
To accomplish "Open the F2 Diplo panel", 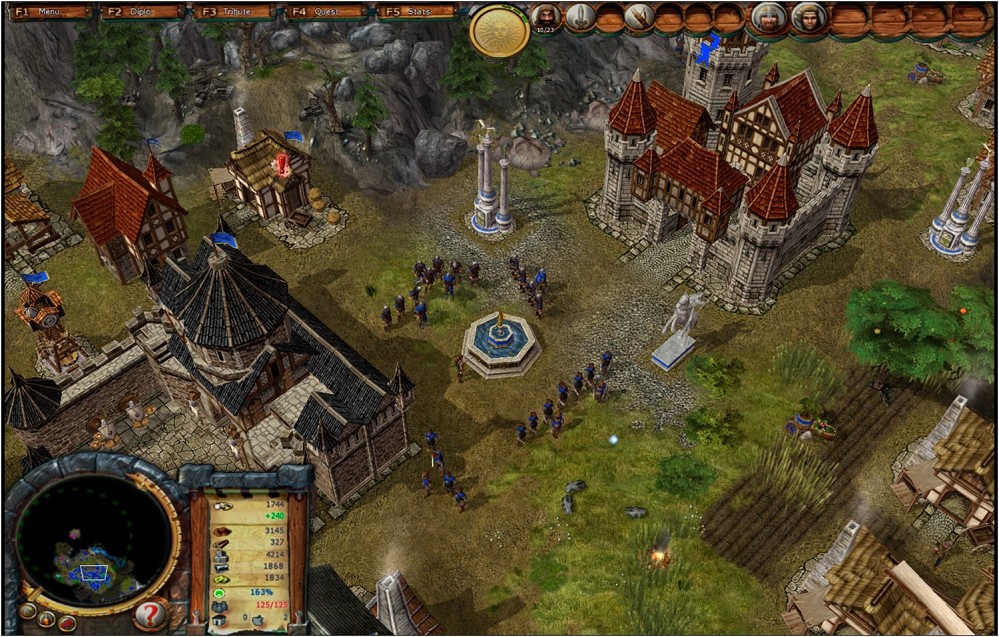I will pos(141,13).
